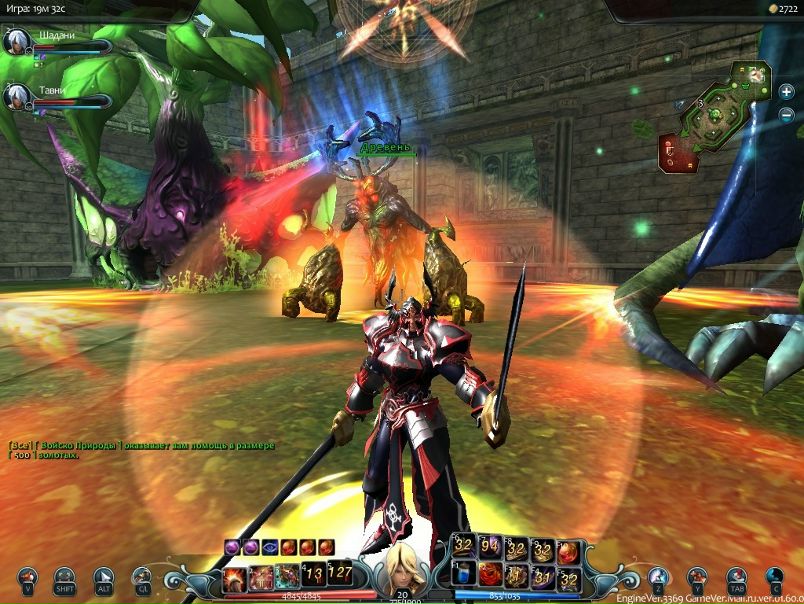This screenshot has height=604, width=804.
Task: Click the SHIFT shortcut button on bottom bar
Action: point(64,578)
